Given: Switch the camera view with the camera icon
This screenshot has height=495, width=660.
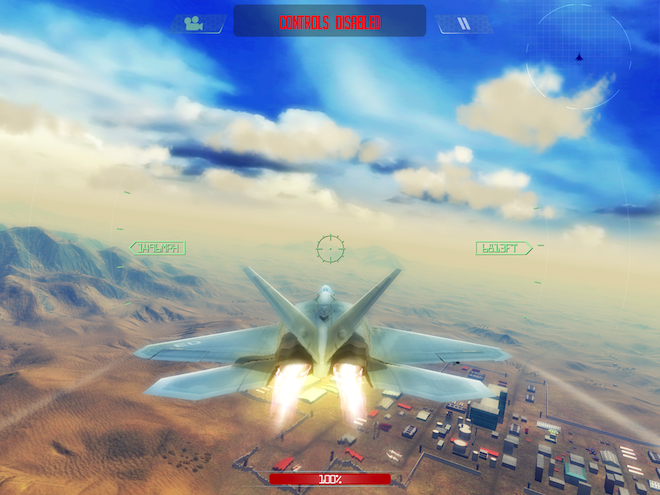Looking at the screenshot, I should coord(194,23).
